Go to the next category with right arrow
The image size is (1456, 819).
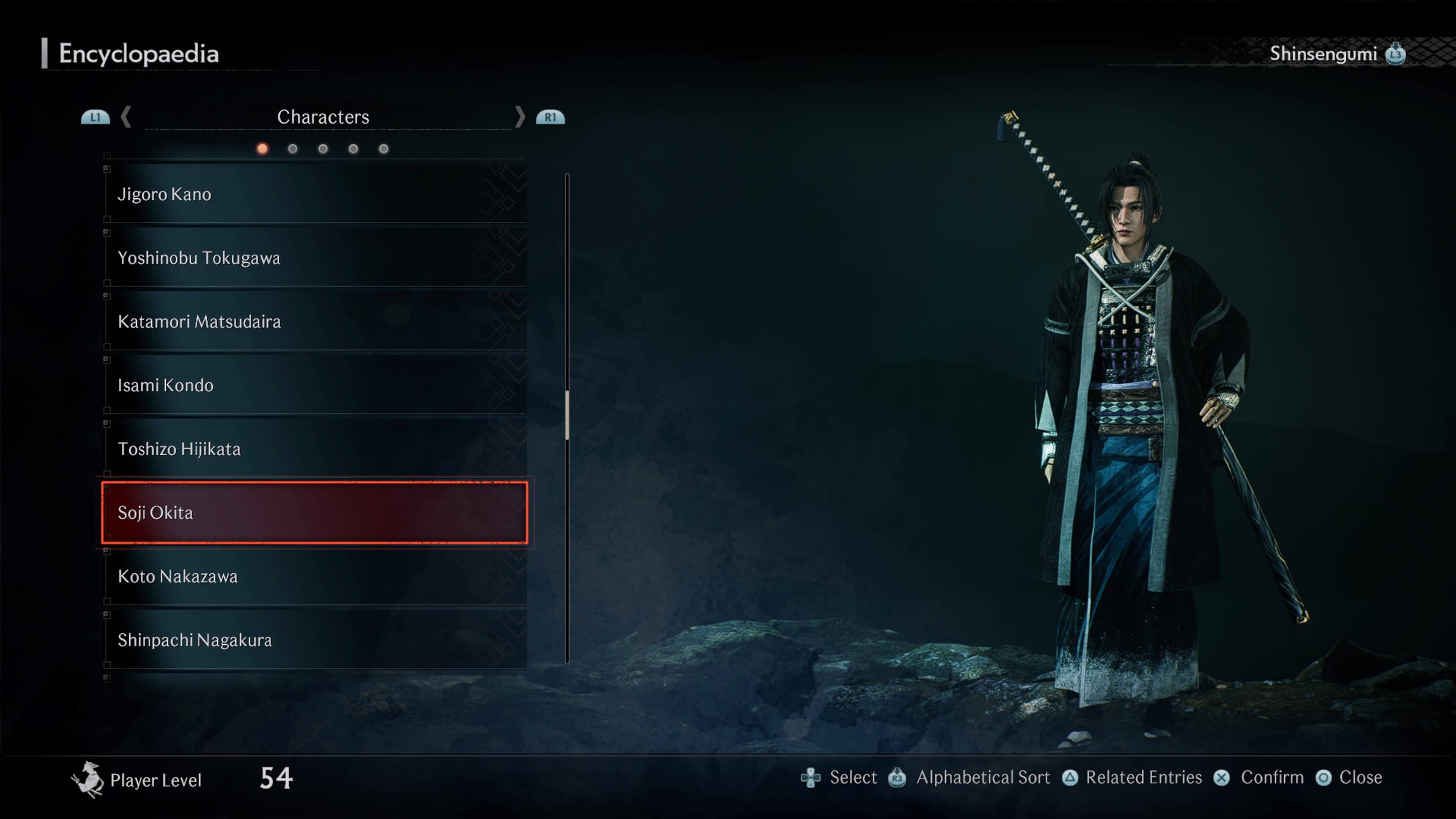pos(519,117)
